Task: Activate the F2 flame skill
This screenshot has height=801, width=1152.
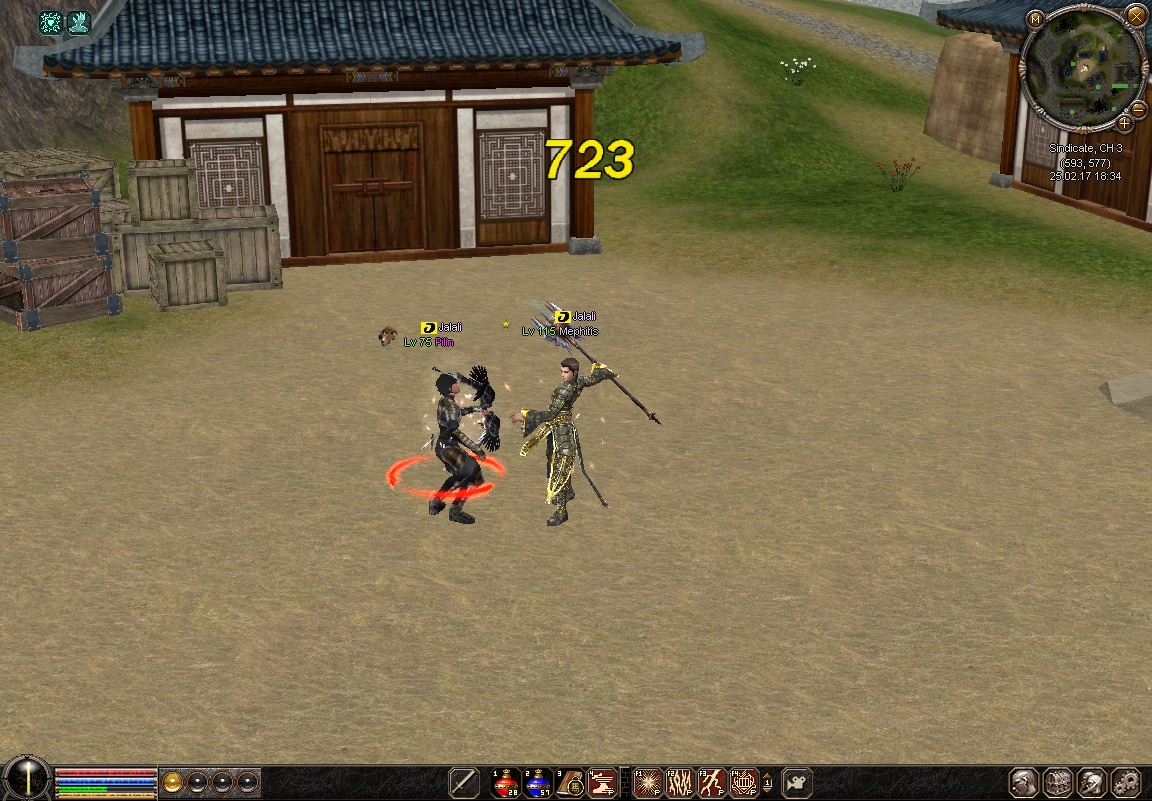Action: (x=680, y=782)
